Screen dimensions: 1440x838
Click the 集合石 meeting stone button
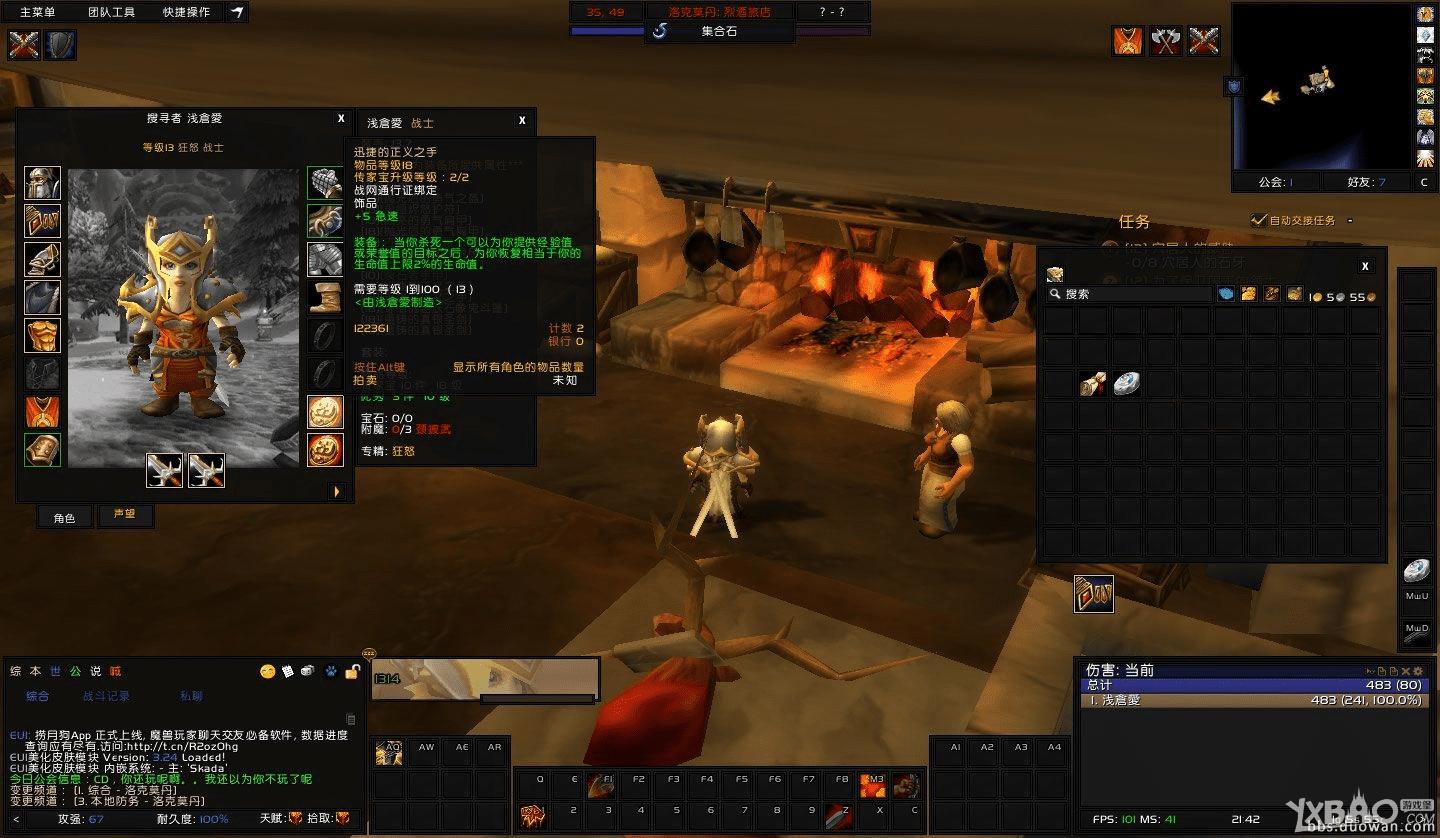(719, 31)
